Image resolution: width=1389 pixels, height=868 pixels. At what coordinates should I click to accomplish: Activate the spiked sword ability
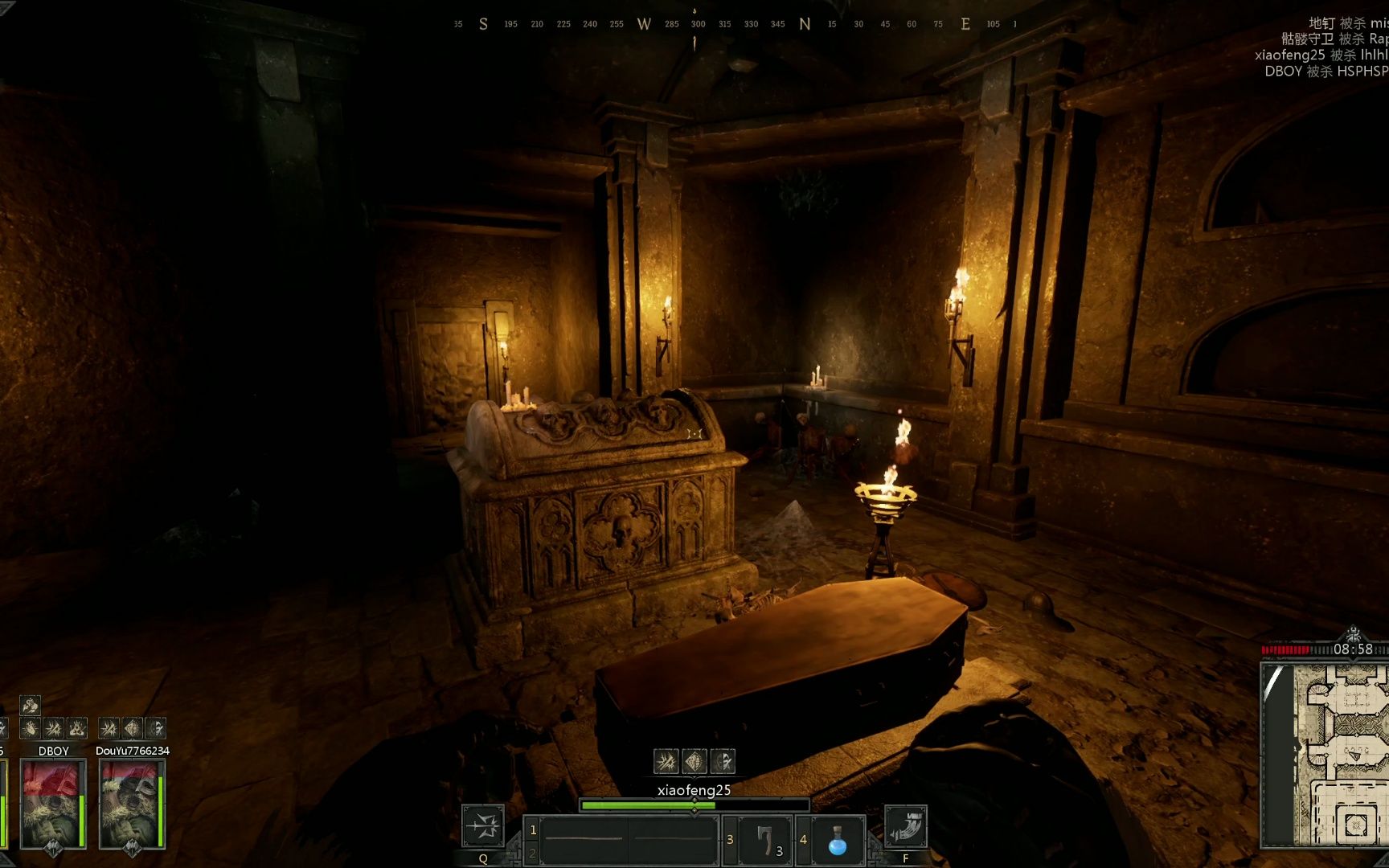tap(483, 826)
